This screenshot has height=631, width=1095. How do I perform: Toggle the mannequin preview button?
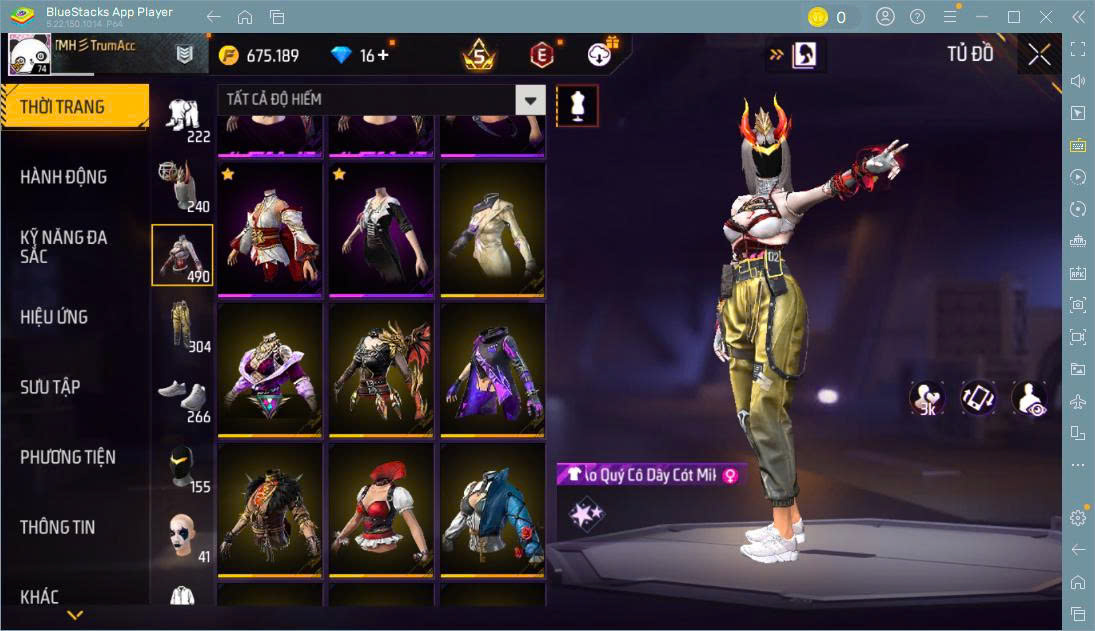577,105
